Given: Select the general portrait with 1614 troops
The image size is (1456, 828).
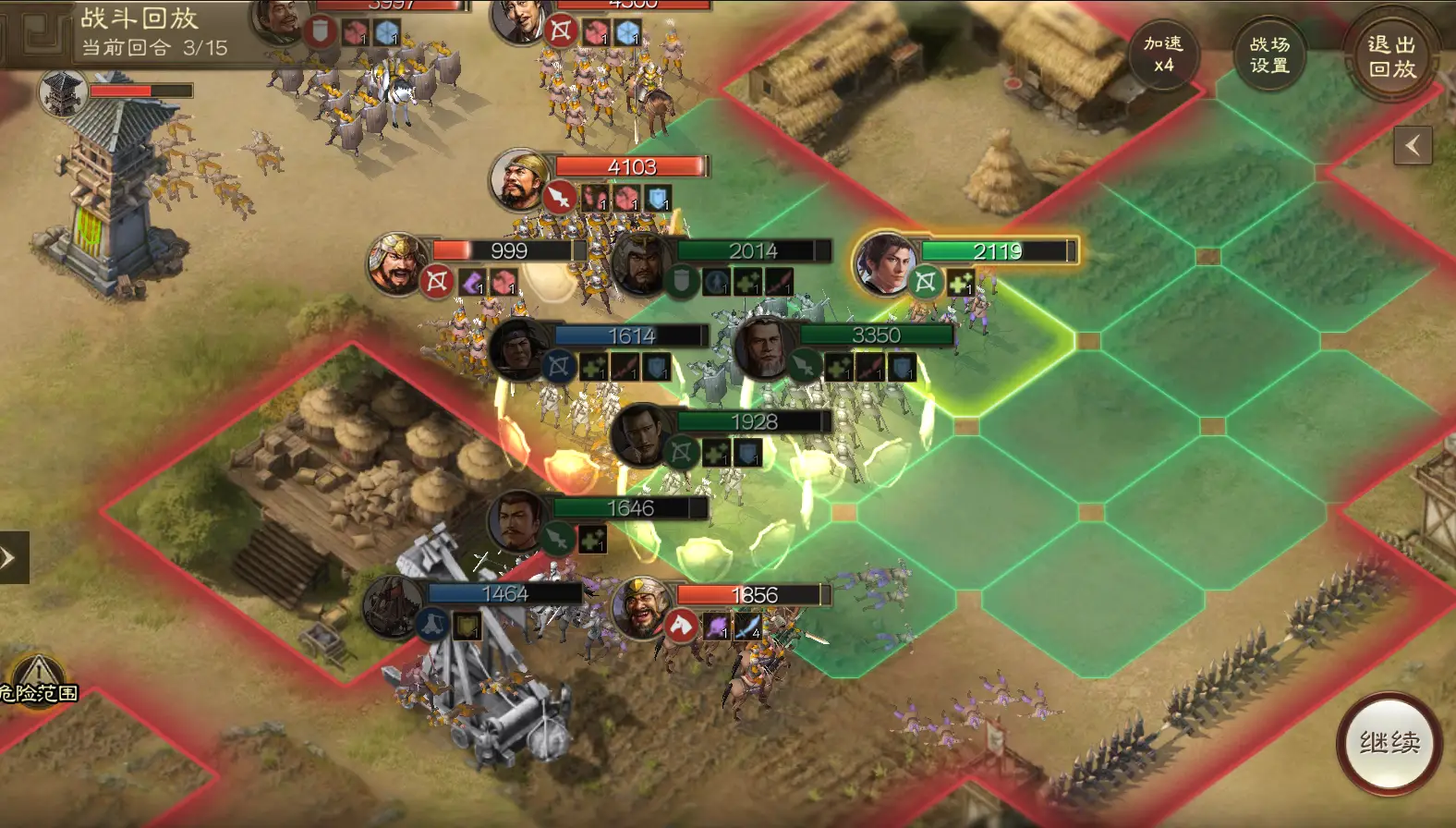Looking at the screenshot, I should pos(518,348).
